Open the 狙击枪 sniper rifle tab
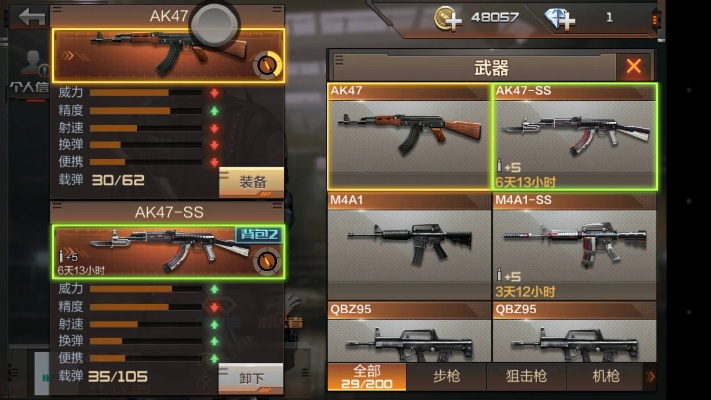Viewport: 711px width, 400px height. click(527, 376)
